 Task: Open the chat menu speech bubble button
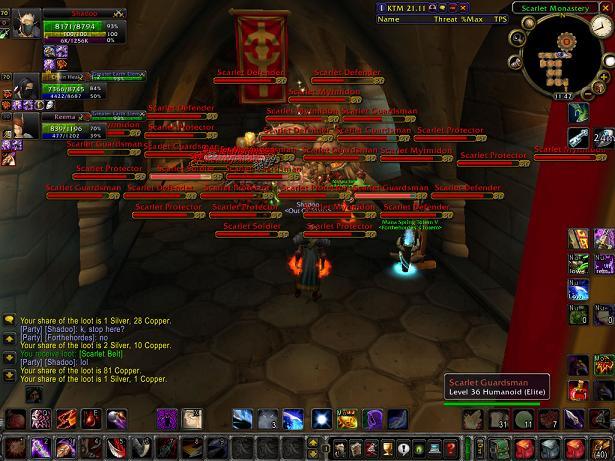[x=9, y=320]
